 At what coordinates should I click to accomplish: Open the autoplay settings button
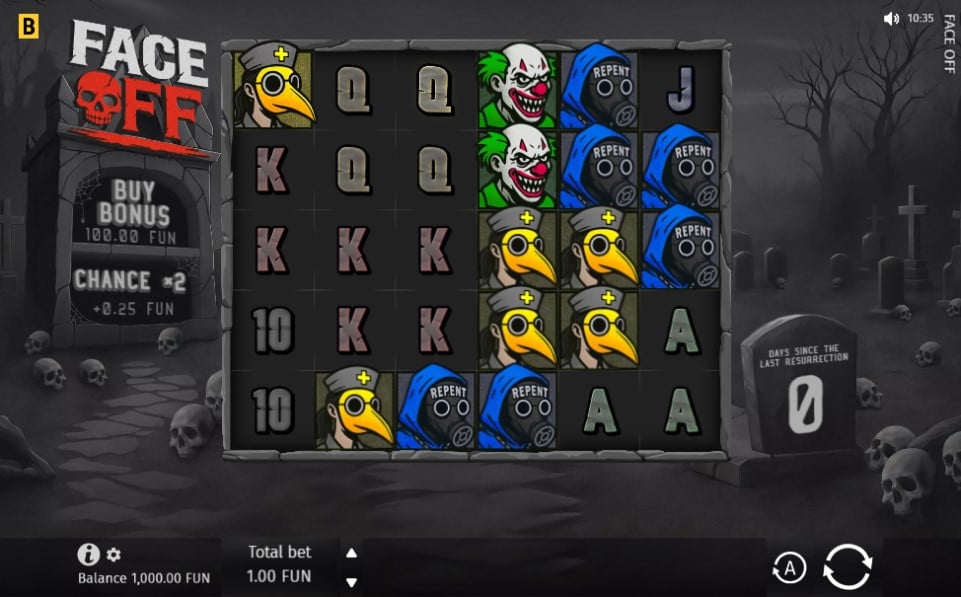pyautogui.click(x=789, y=569)
